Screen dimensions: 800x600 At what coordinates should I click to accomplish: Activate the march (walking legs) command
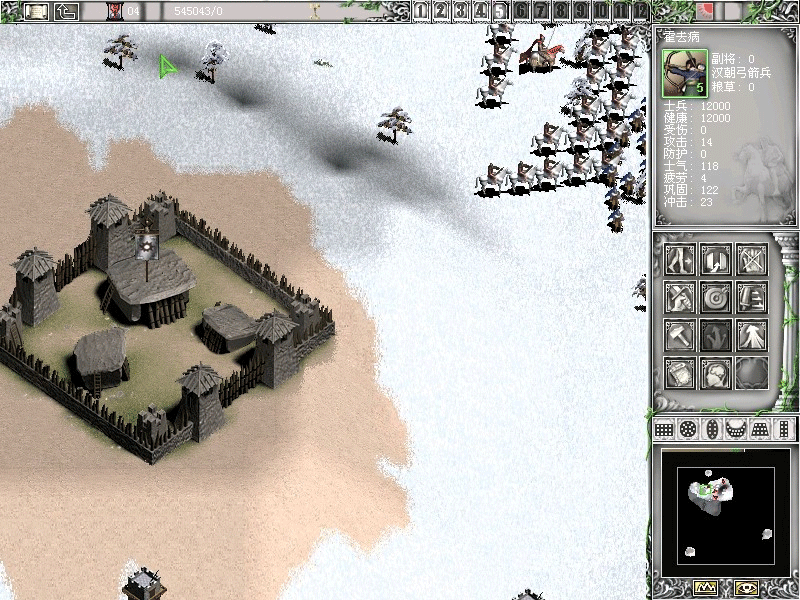680,260
